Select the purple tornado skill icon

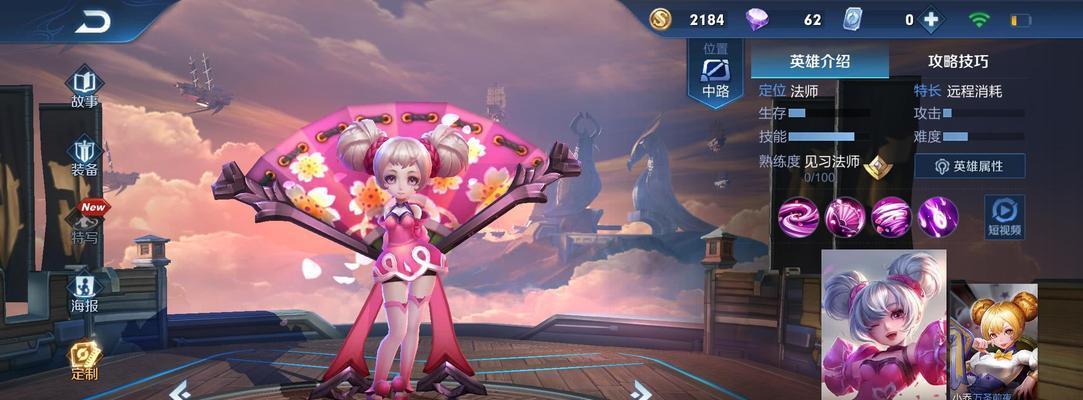tap(891, 216)
